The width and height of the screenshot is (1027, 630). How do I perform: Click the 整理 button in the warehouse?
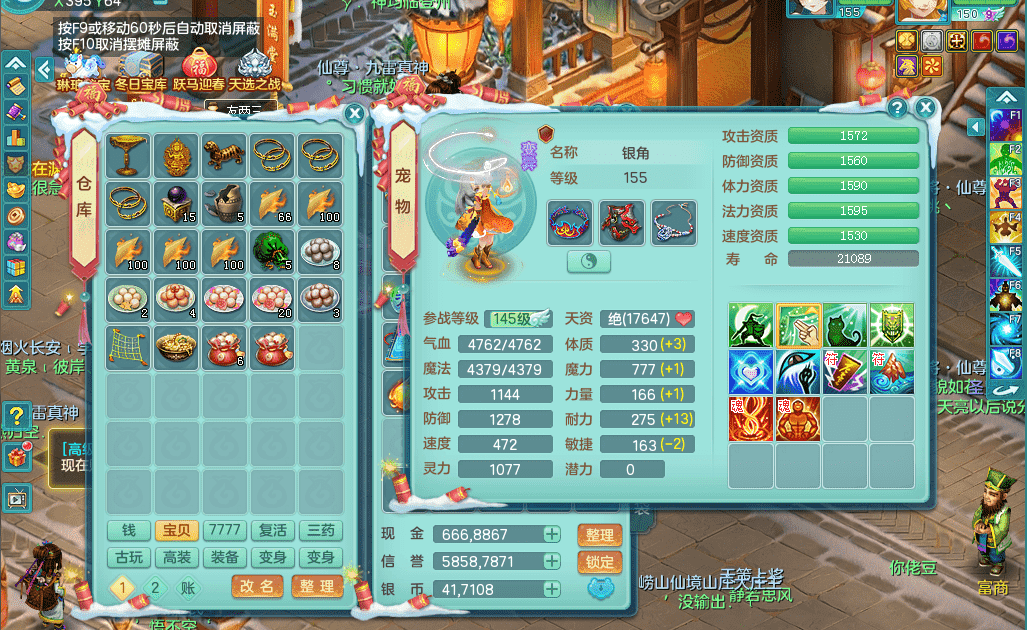(317, 587)
